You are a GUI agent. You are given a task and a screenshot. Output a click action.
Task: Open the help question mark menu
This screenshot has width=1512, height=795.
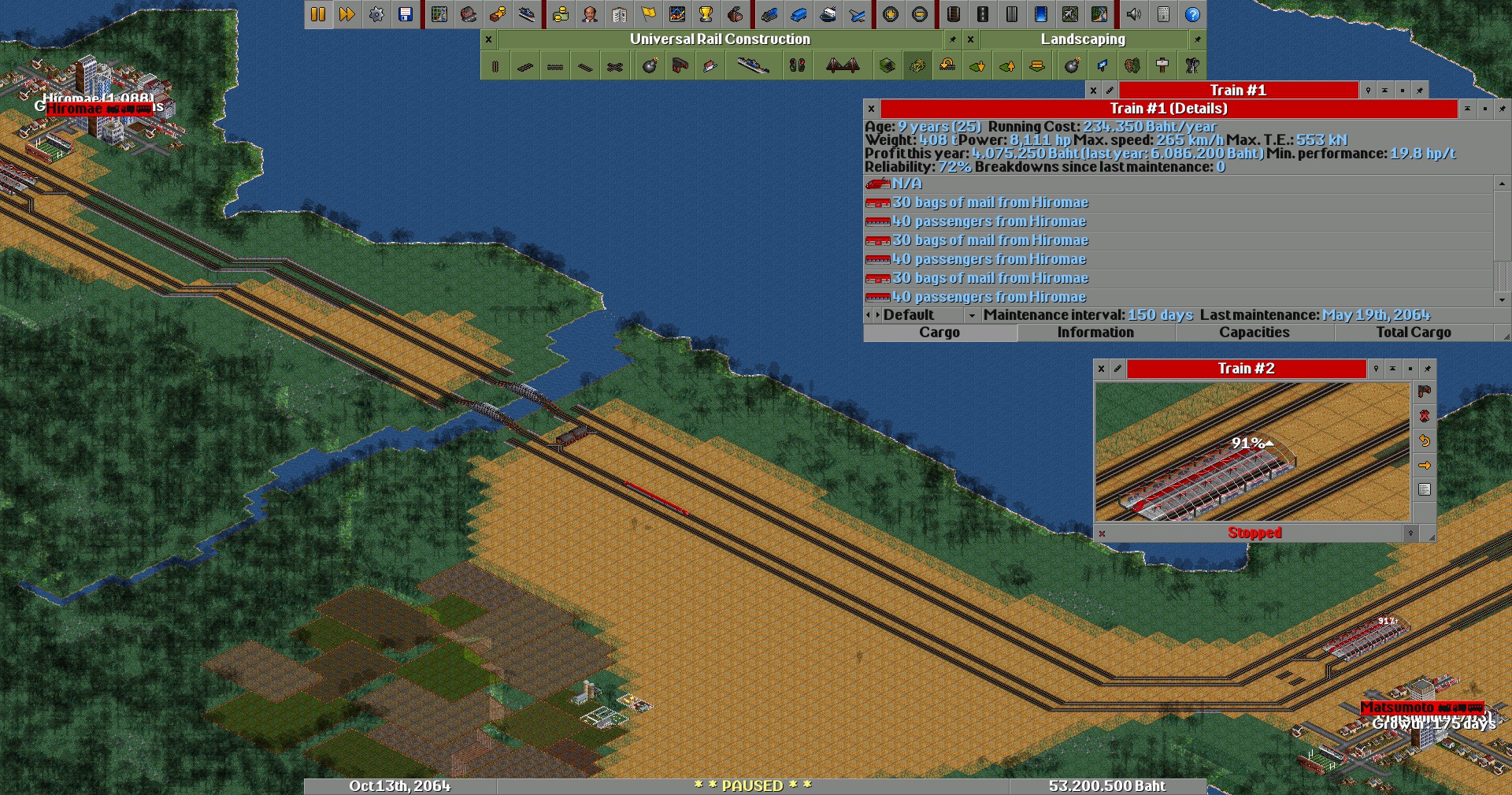[1192, 14]
